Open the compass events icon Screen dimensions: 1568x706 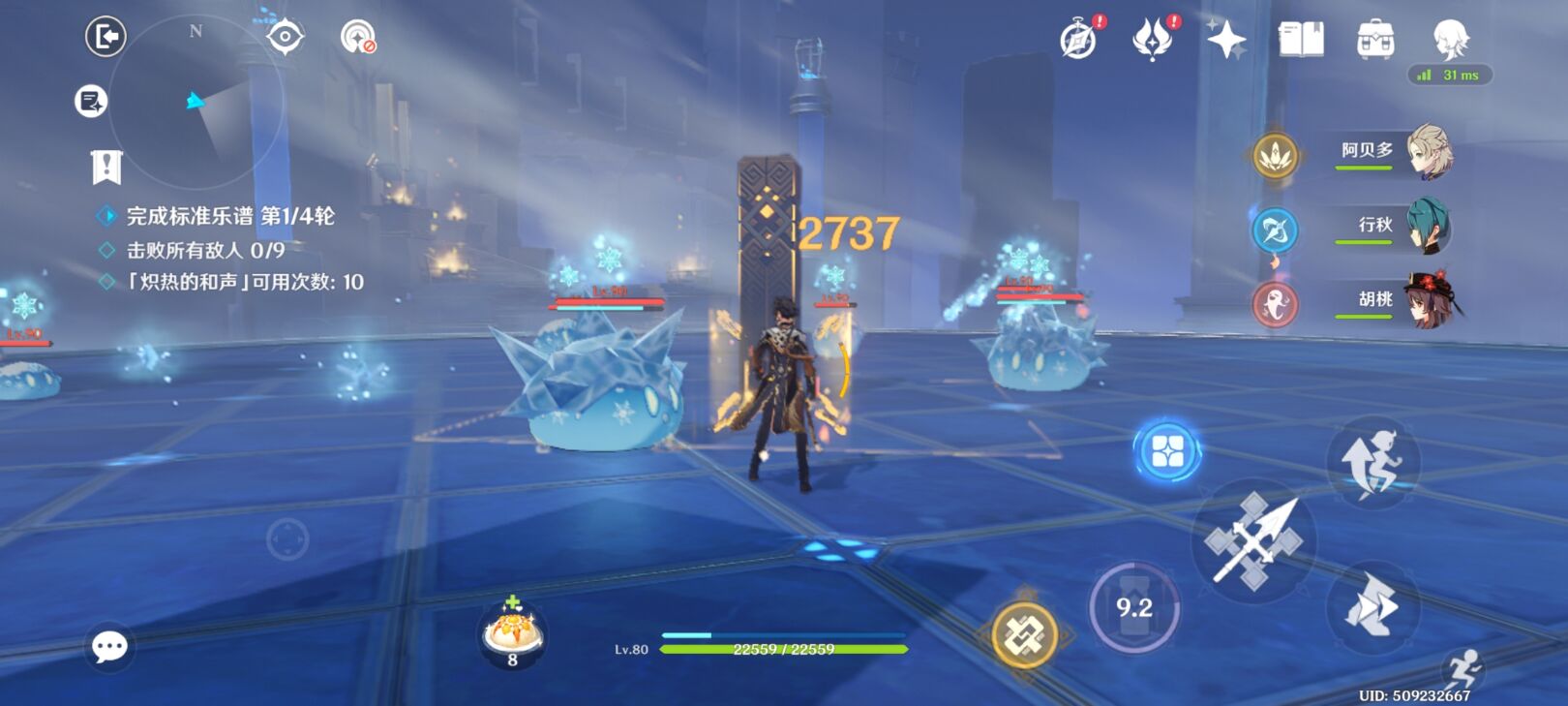tap(1078, 41)
